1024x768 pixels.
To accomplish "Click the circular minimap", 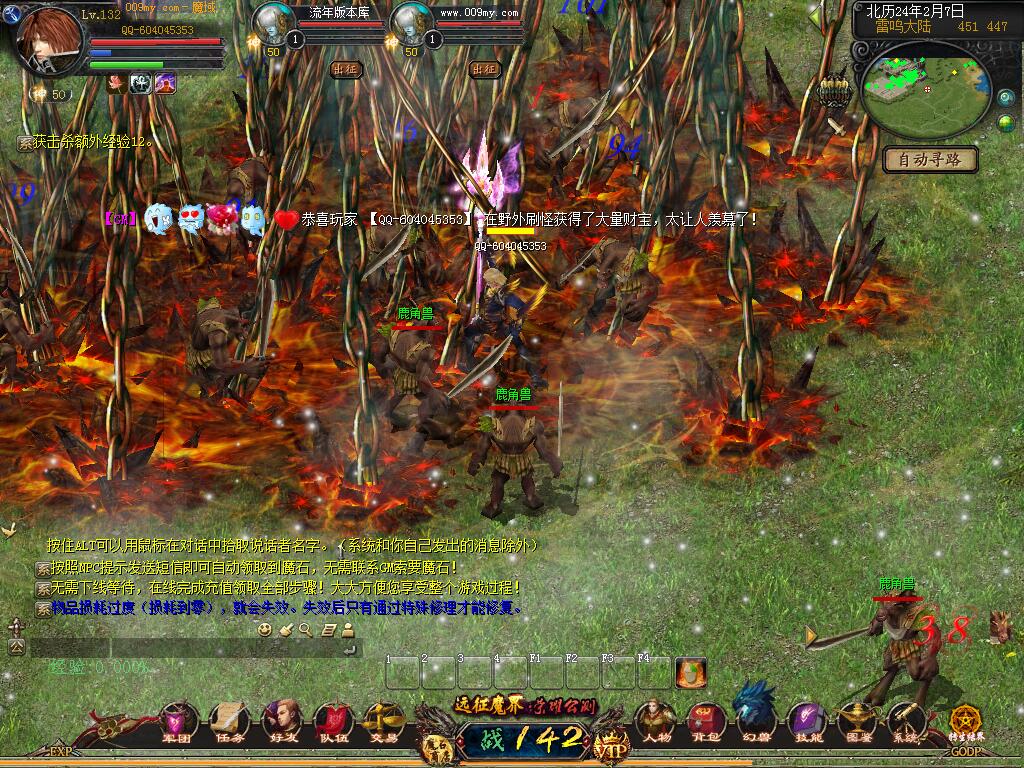I will 926,90.
